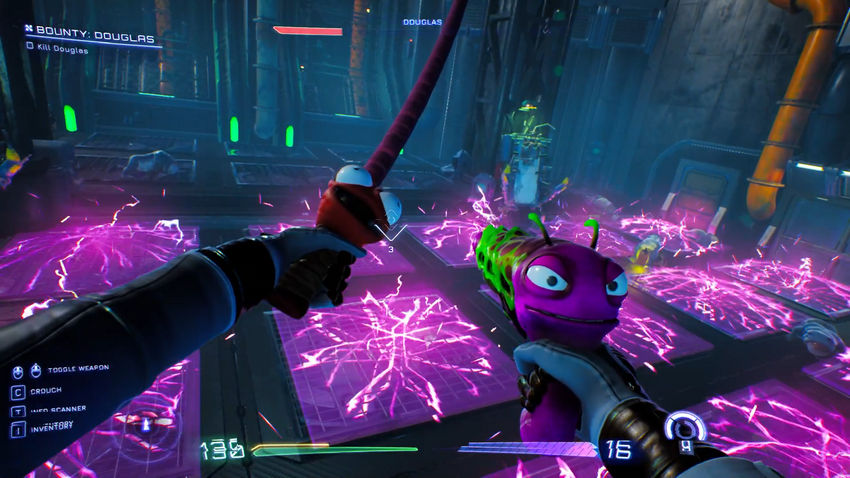Open the Bounty: Douglas objective tracker
Viewport: 850px width, 478px height.
pos(90,38)
